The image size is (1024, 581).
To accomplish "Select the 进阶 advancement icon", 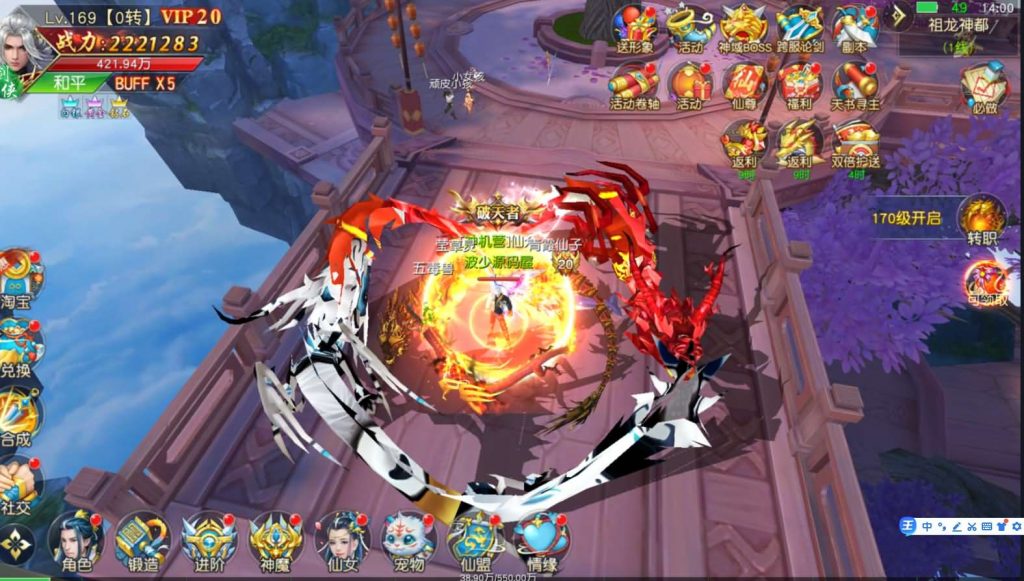I will point(210,540).
